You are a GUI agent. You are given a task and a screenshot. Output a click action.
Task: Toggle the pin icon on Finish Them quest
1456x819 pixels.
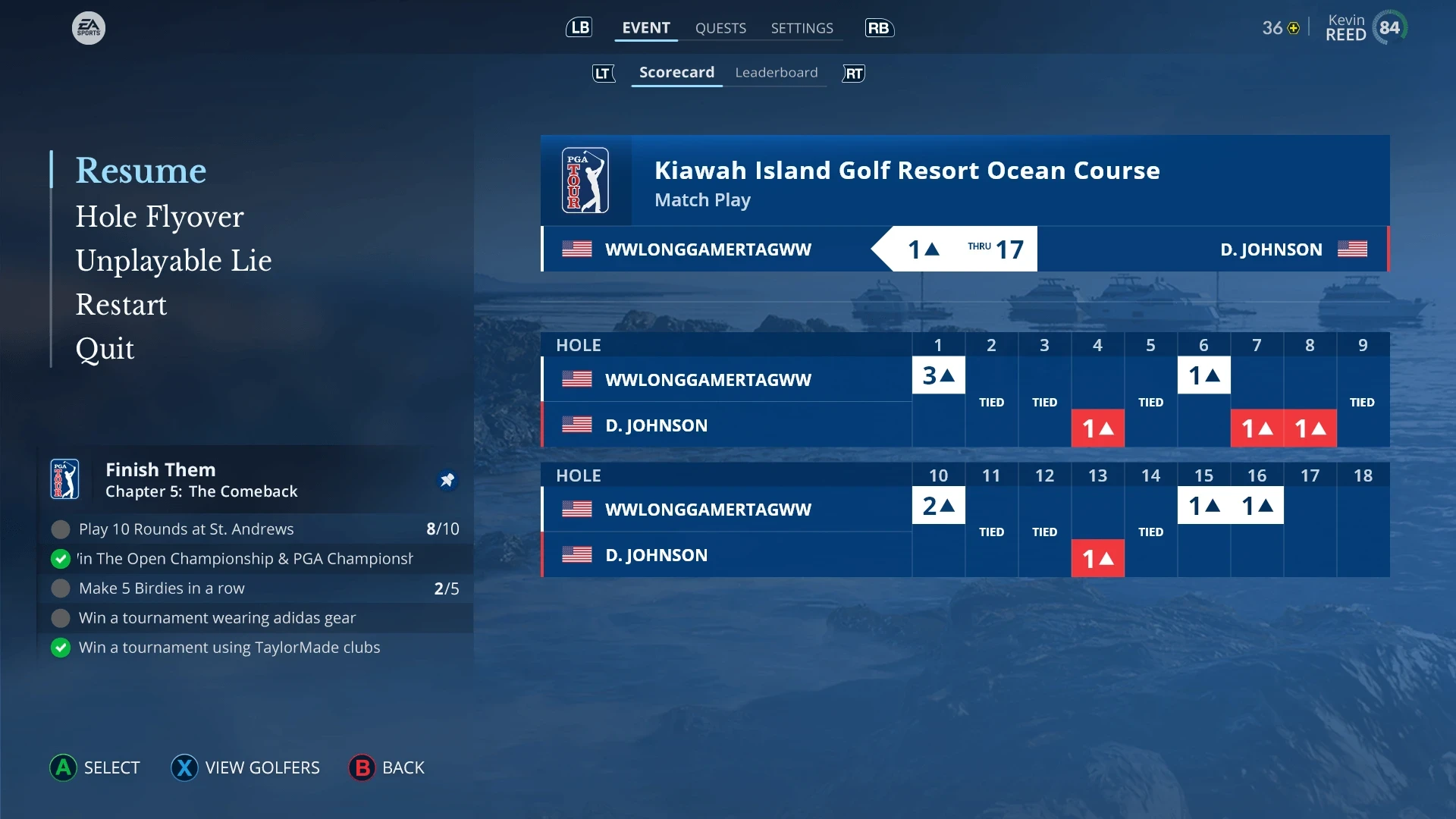click(x=447, y=480)
